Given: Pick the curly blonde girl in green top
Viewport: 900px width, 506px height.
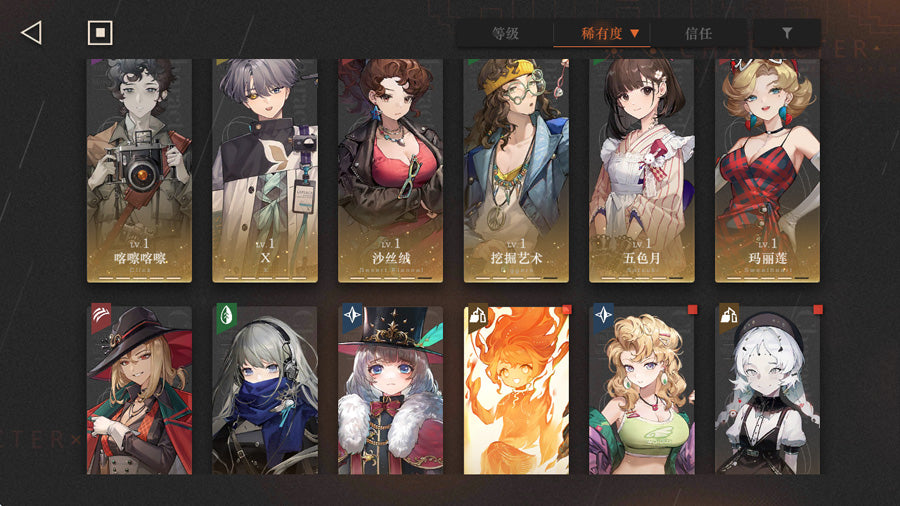Looking at the screenshot, I should point(641,390).
